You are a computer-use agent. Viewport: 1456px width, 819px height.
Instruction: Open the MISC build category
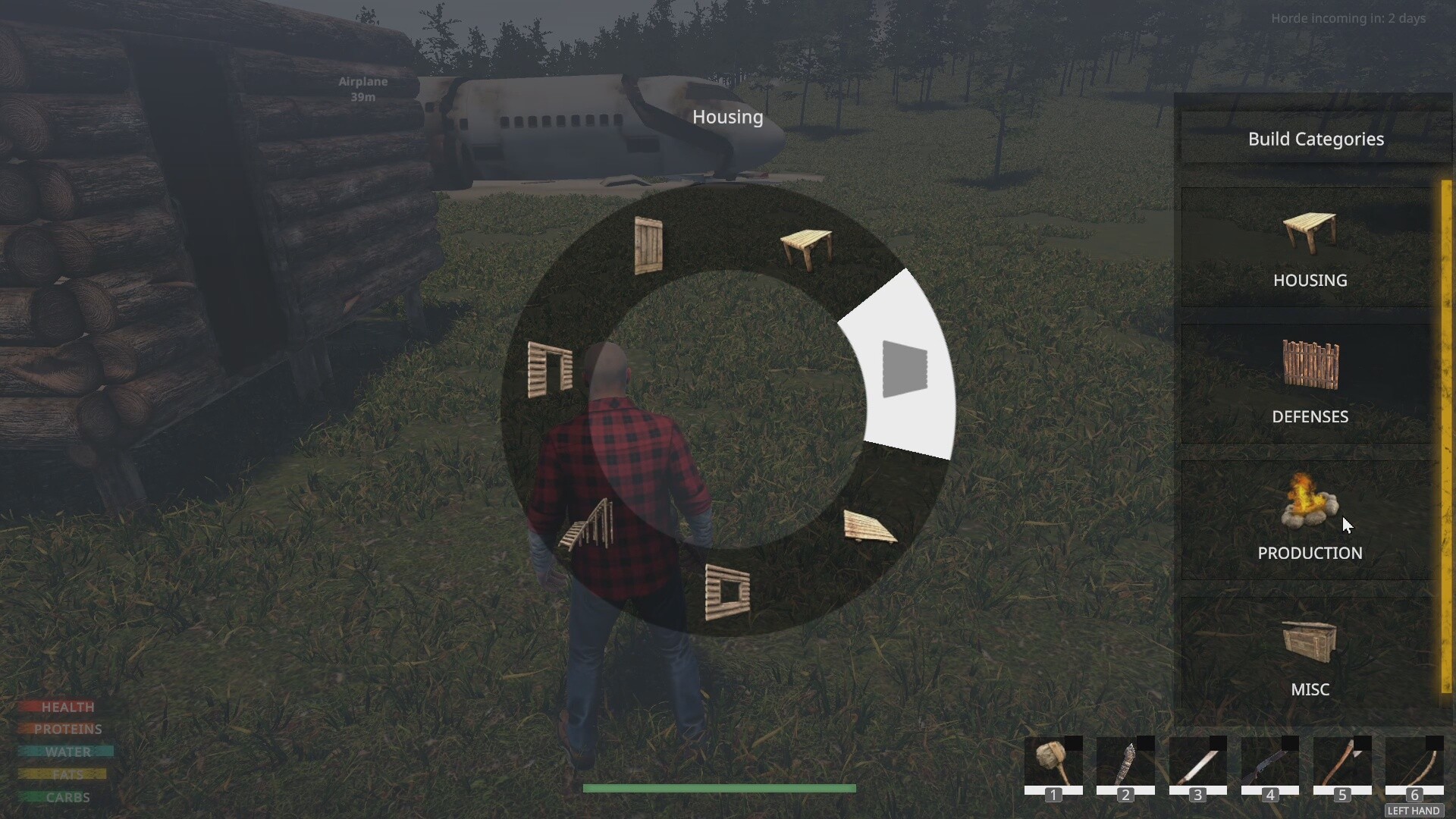click(1310, 658)
